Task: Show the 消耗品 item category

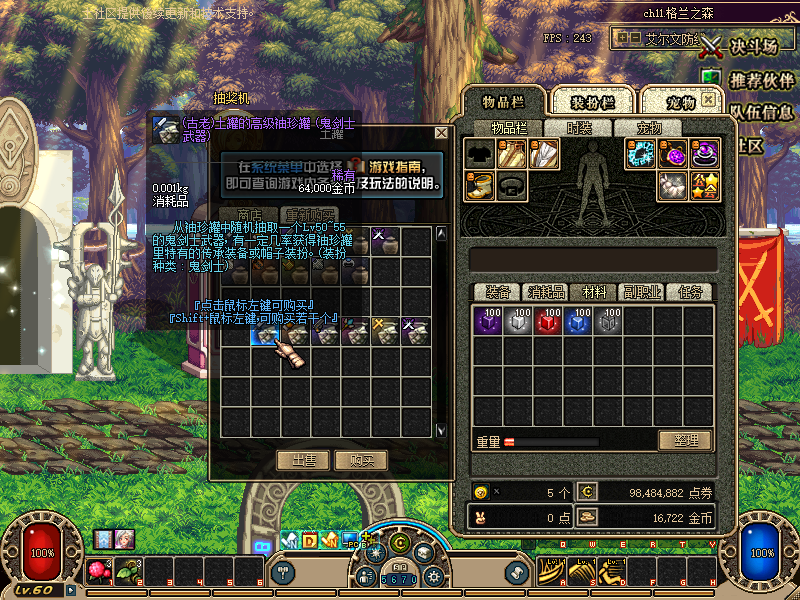Action: click(x=545, y=292)
